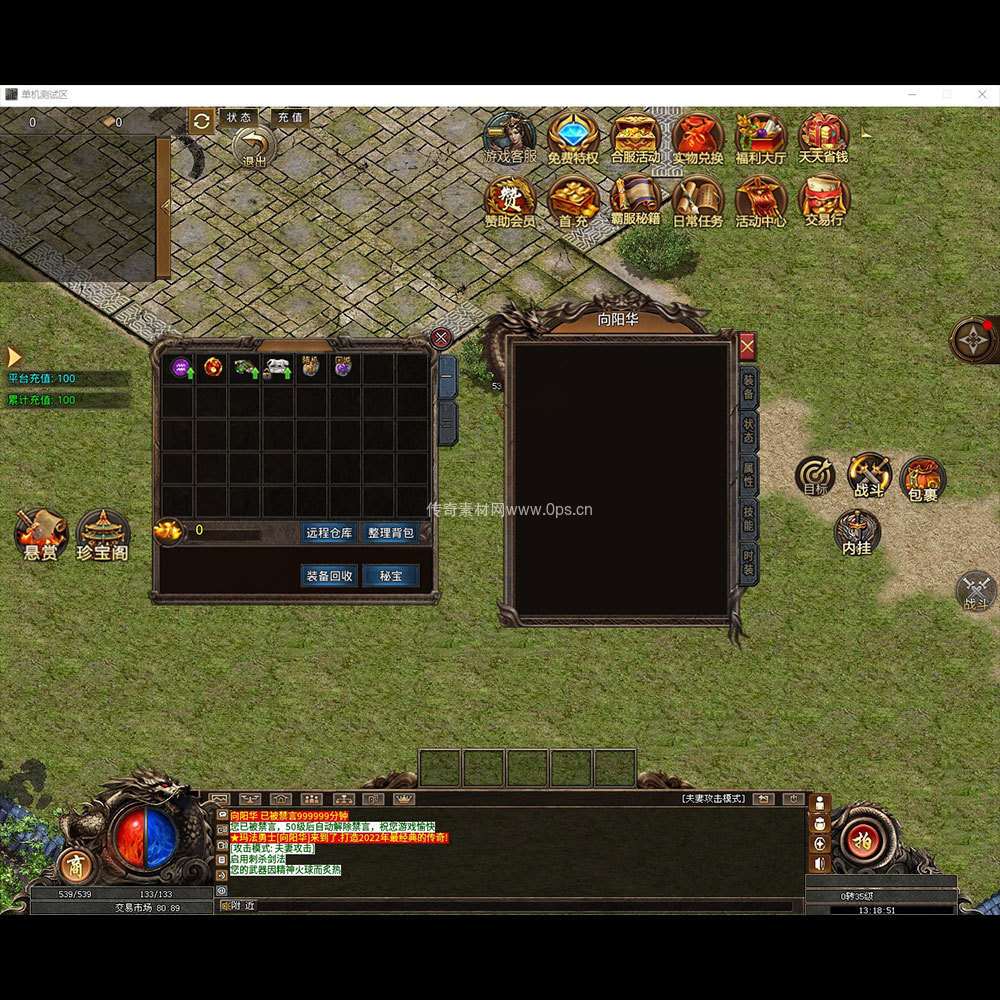Click the 退出 exit arrow button

tap(253, 148)
